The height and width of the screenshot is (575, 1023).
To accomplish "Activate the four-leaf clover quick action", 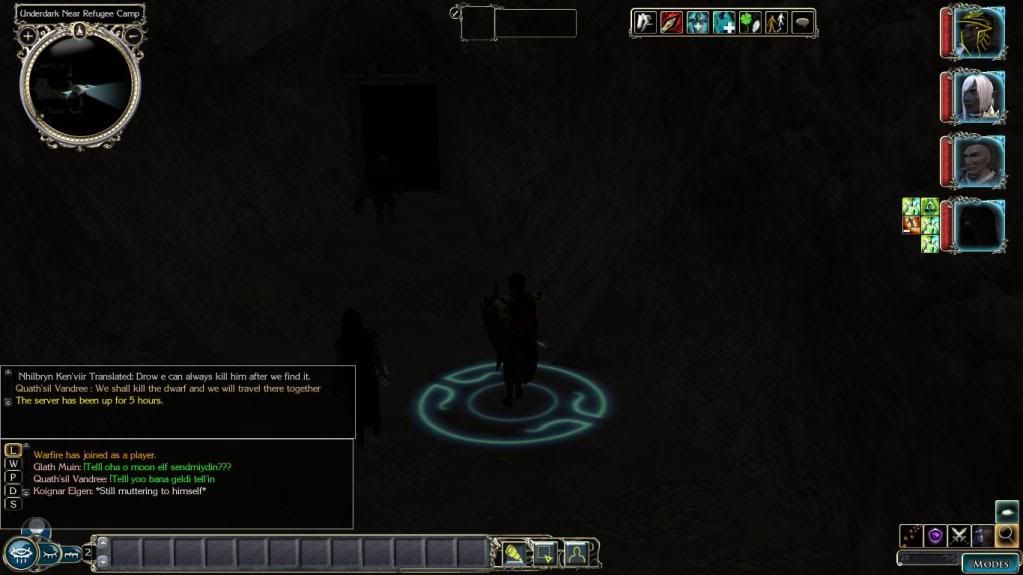I will click(x=750, y=22).
